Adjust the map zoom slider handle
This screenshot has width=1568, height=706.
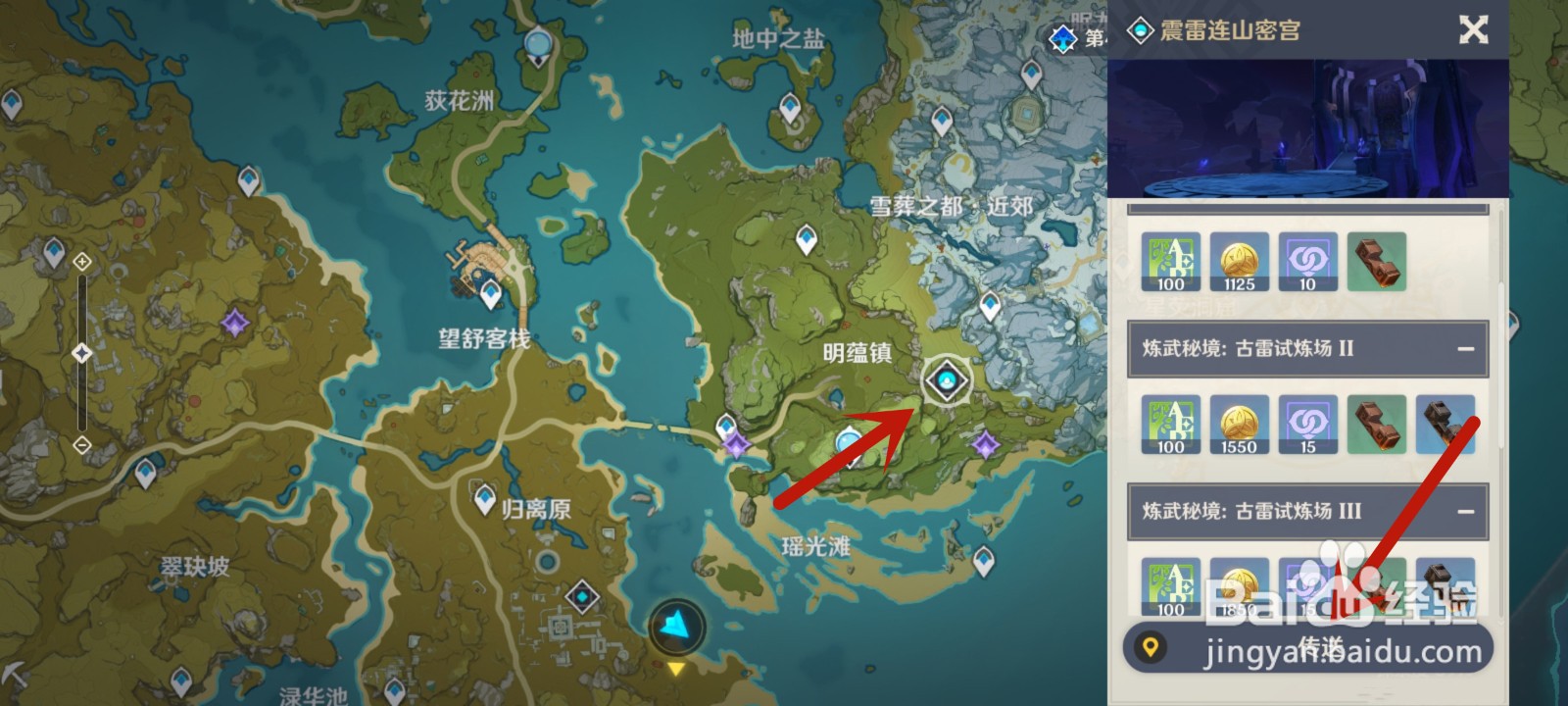[80, 353]
